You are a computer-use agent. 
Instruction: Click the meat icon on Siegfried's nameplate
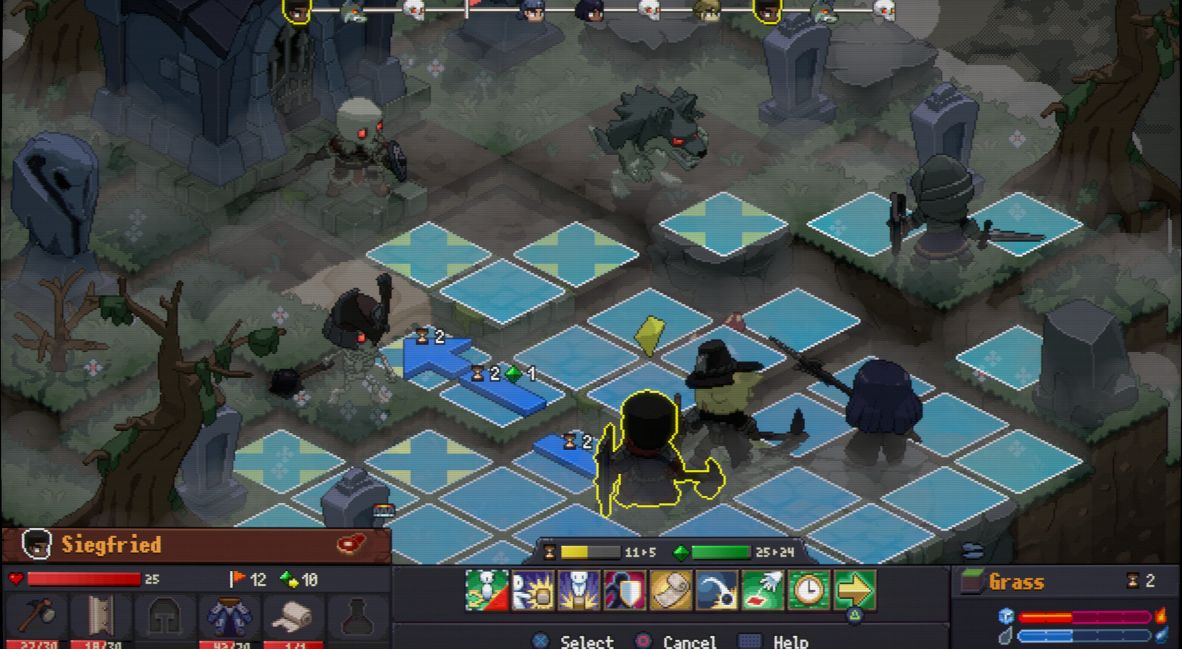352,545
